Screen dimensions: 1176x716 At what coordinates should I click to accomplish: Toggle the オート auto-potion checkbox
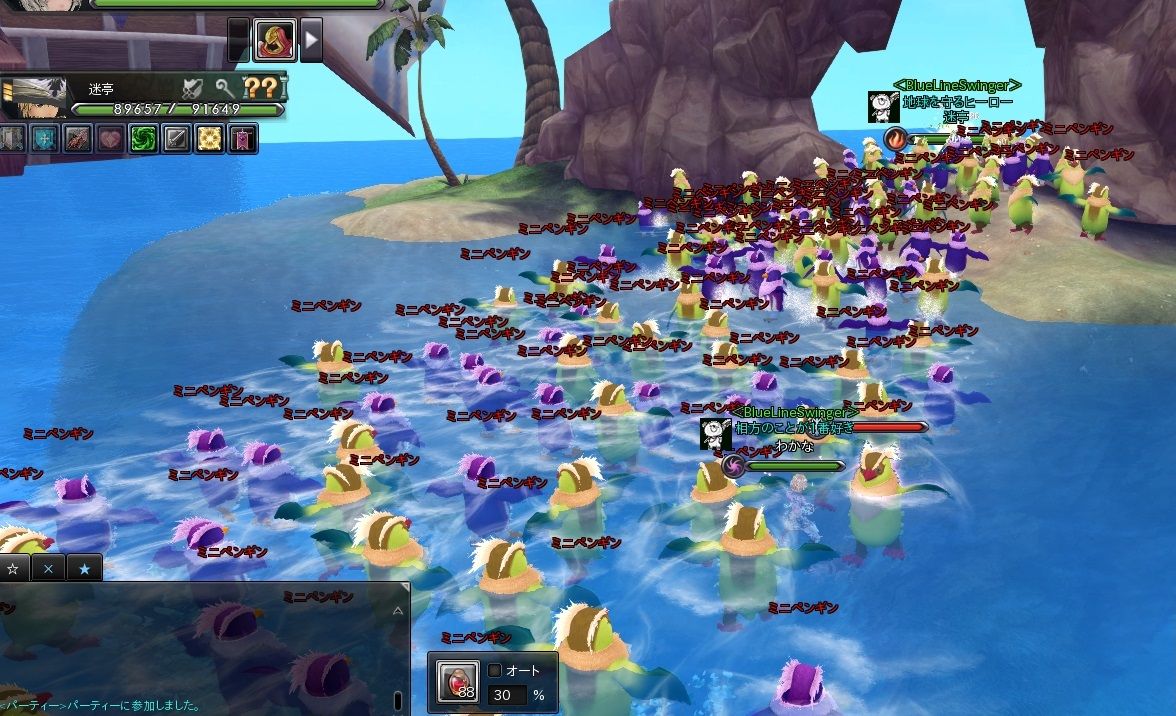point(494,670)
